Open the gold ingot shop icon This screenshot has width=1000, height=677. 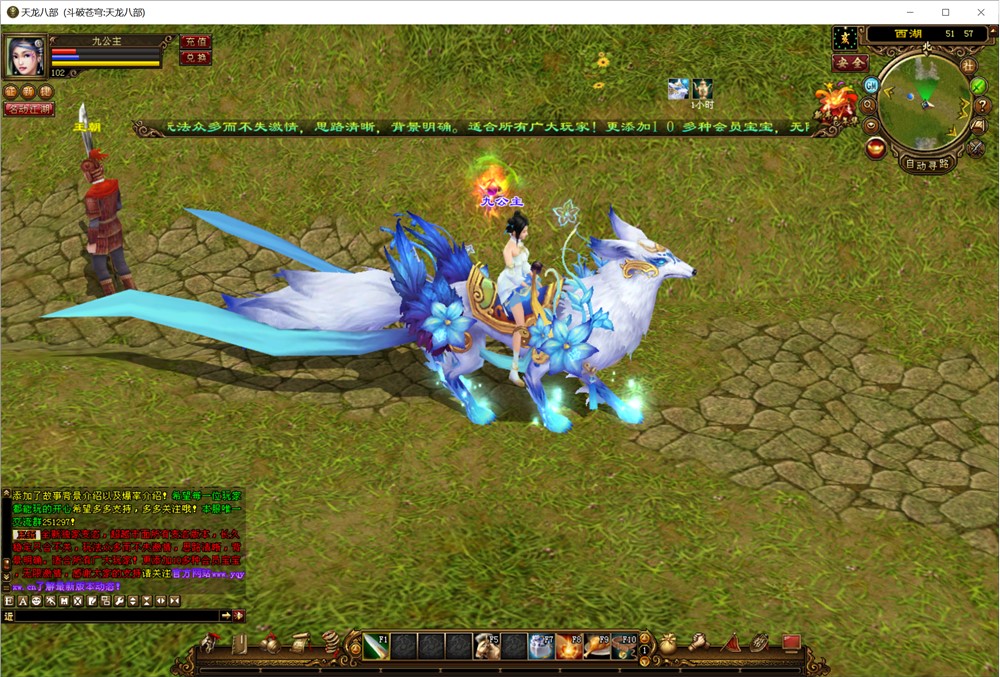(876, 149)
